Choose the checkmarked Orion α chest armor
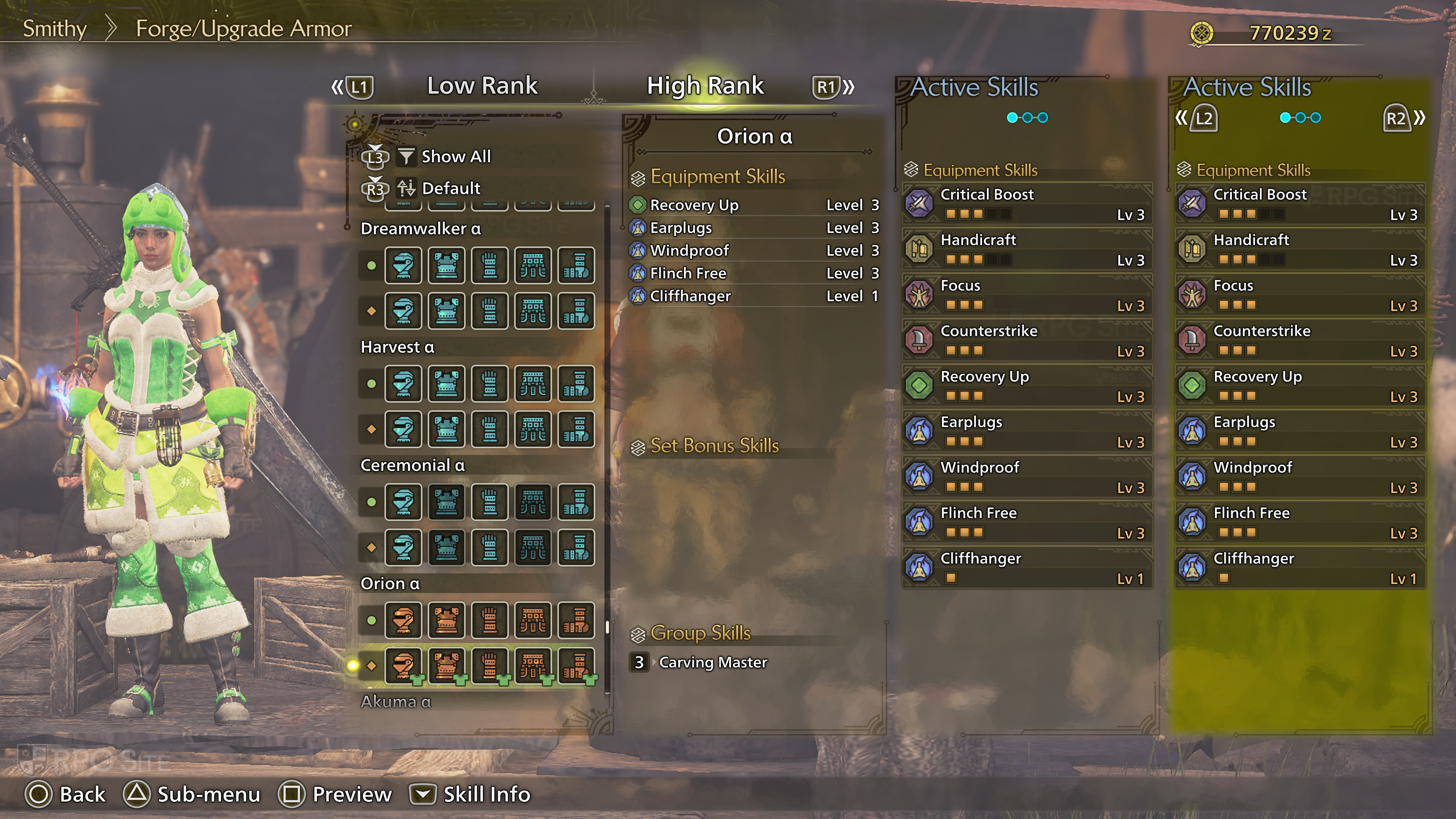The image size is (1456, 819). 447,665
